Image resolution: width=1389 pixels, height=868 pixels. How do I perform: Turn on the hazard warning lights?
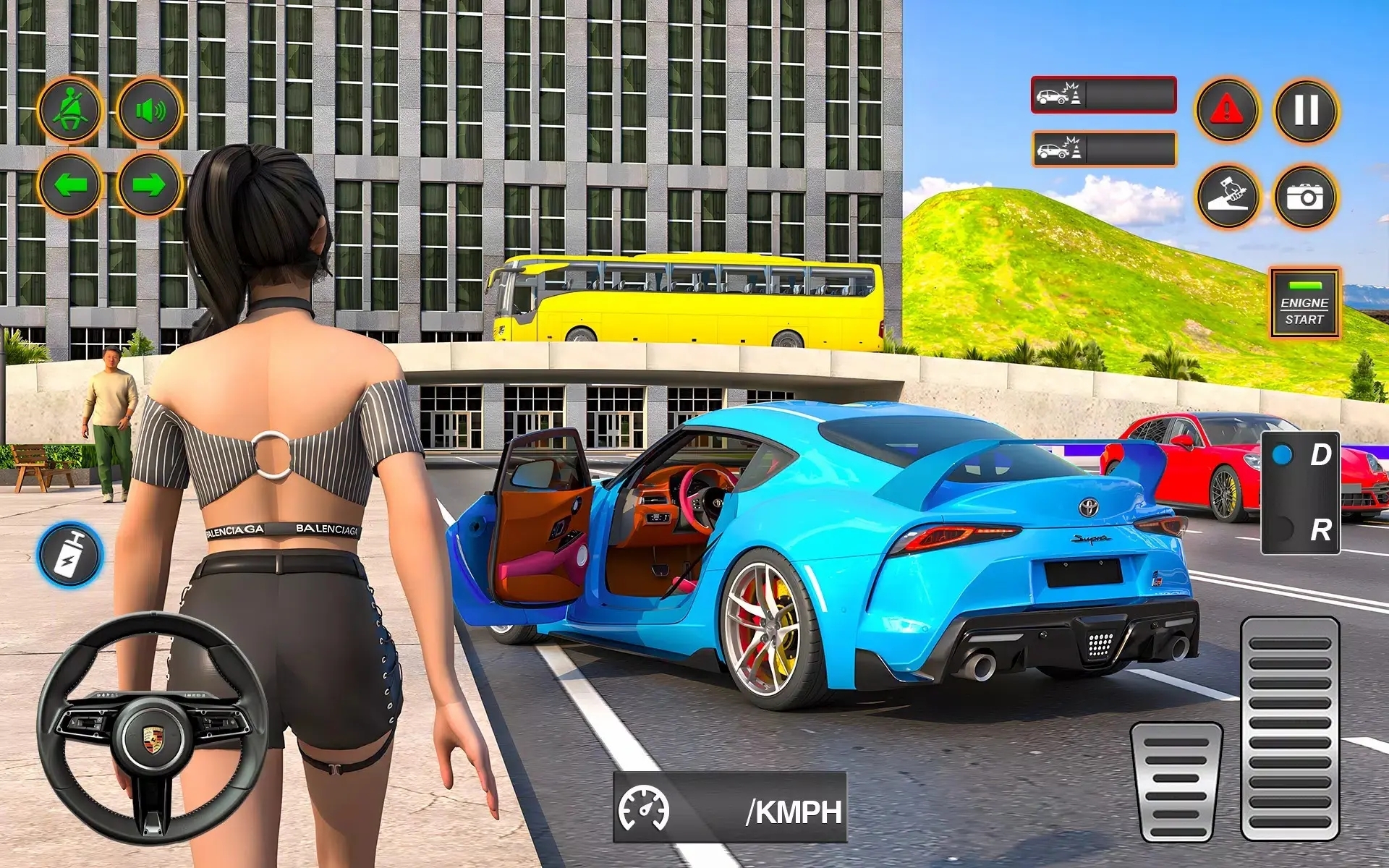coord(1228,111)
